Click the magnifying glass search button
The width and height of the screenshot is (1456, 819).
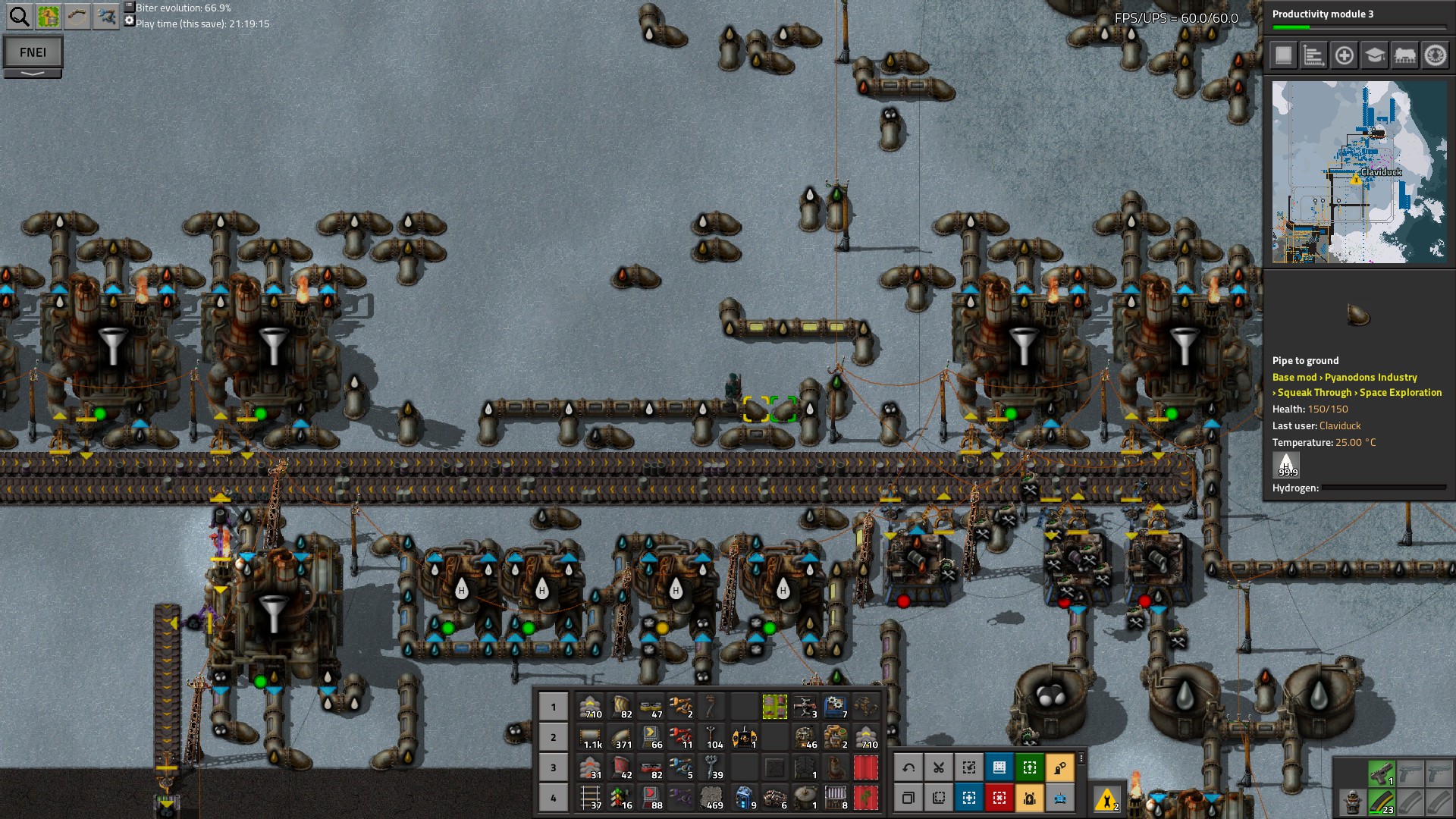click(x=19, y=16)
